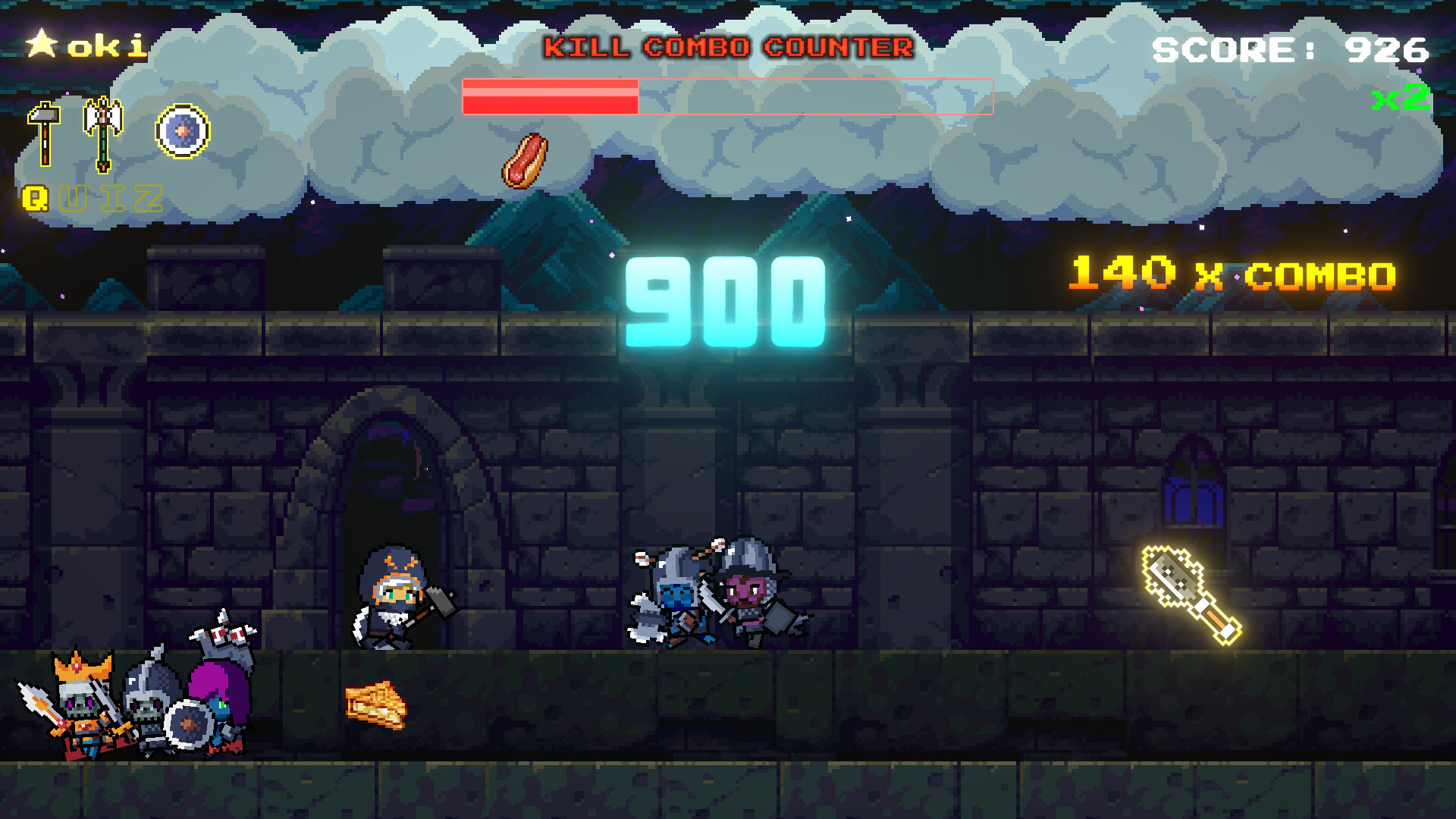Click the red combo progress bar
The height and width of the screenshot is (819, 1456).
(550, 97)
